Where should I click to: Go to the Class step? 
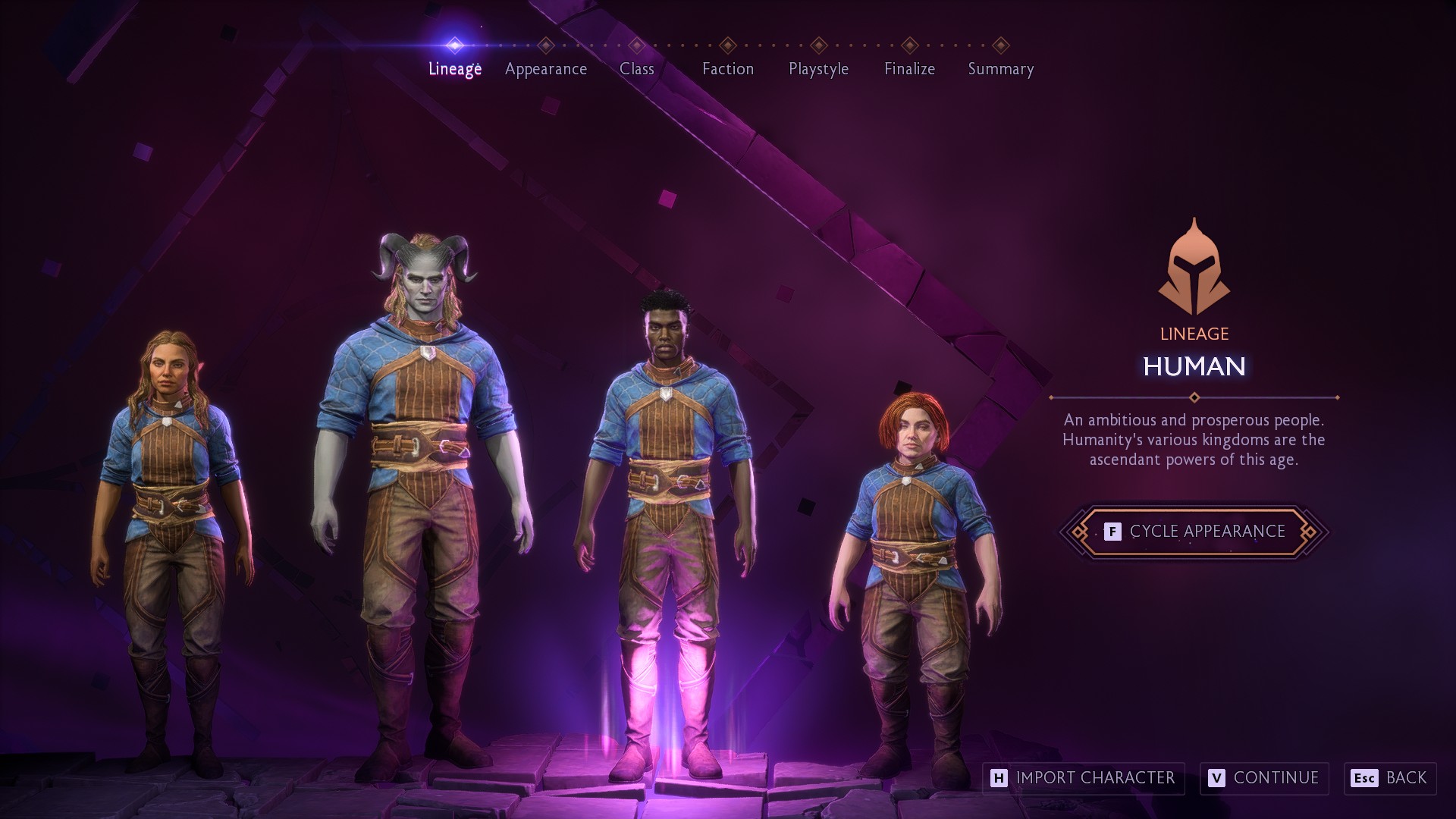coord(636,68)
